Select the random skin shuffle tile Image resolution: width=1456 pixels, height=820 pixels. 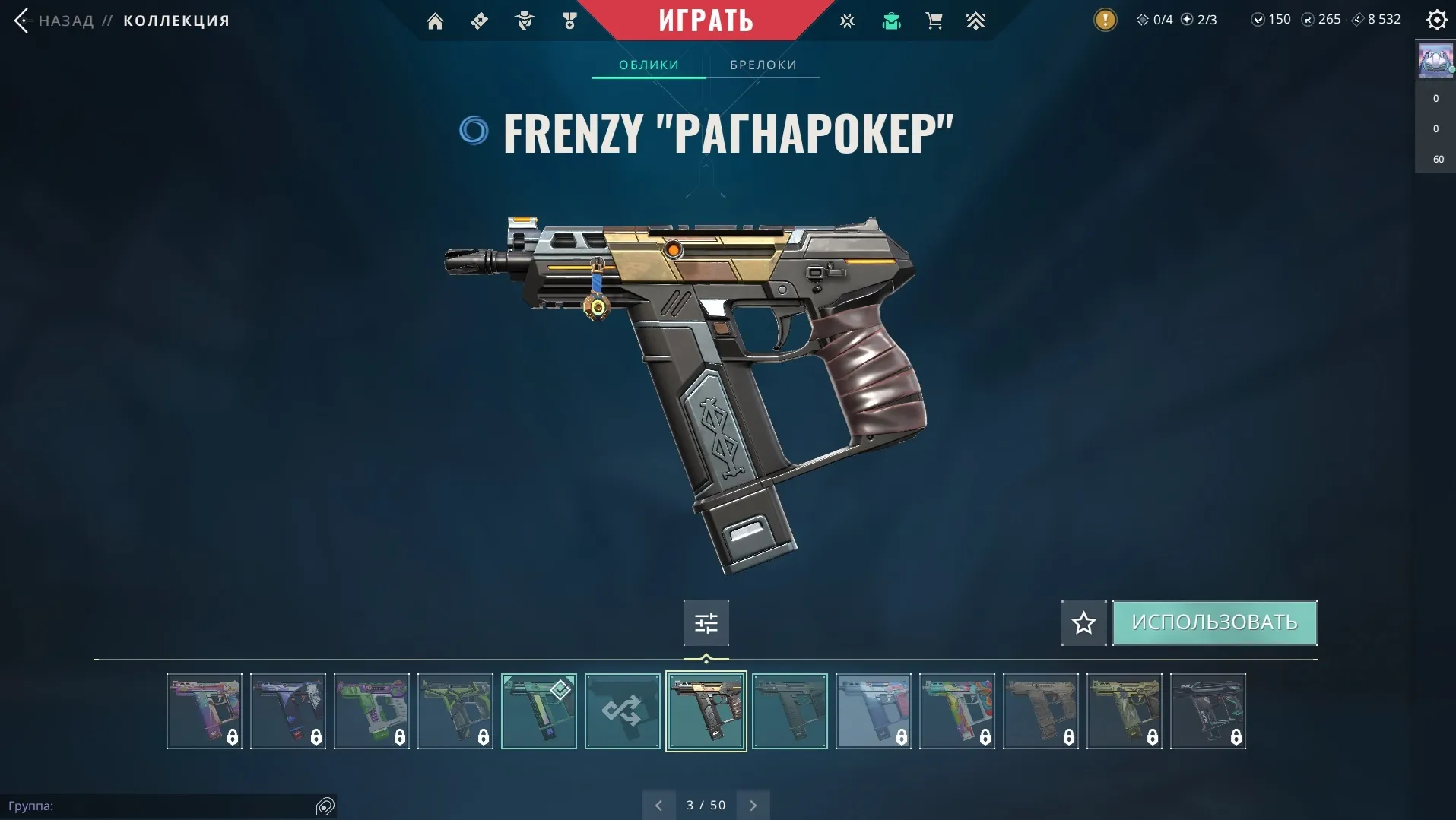tap(622, 711)
